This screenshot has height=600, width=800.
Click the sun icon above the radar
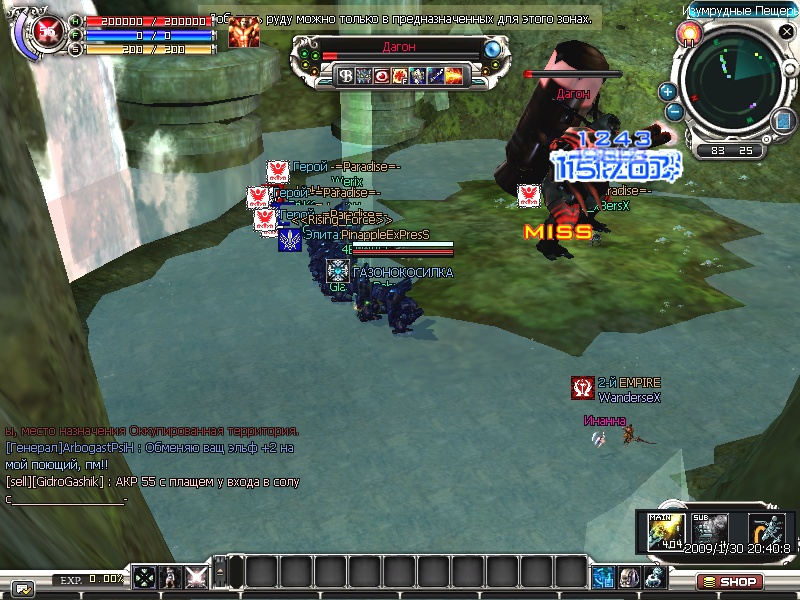tap(688, 34)
